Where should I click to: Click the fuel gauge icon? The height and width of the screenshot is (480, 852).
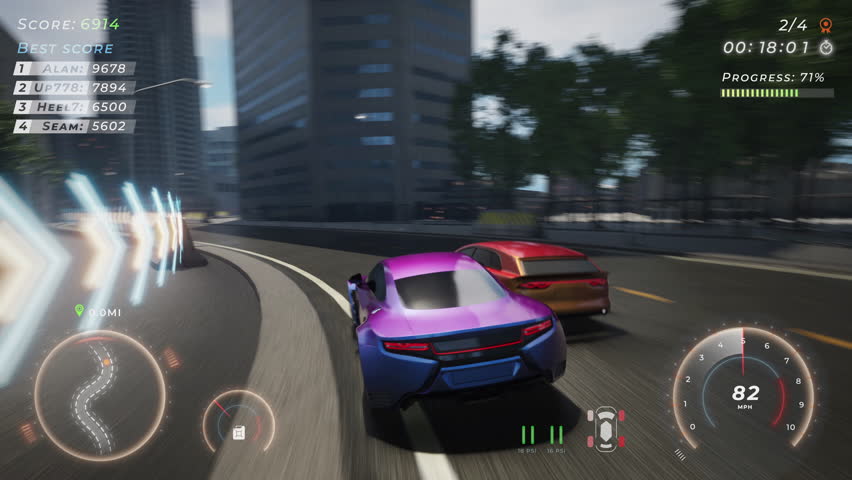(239, 432)
